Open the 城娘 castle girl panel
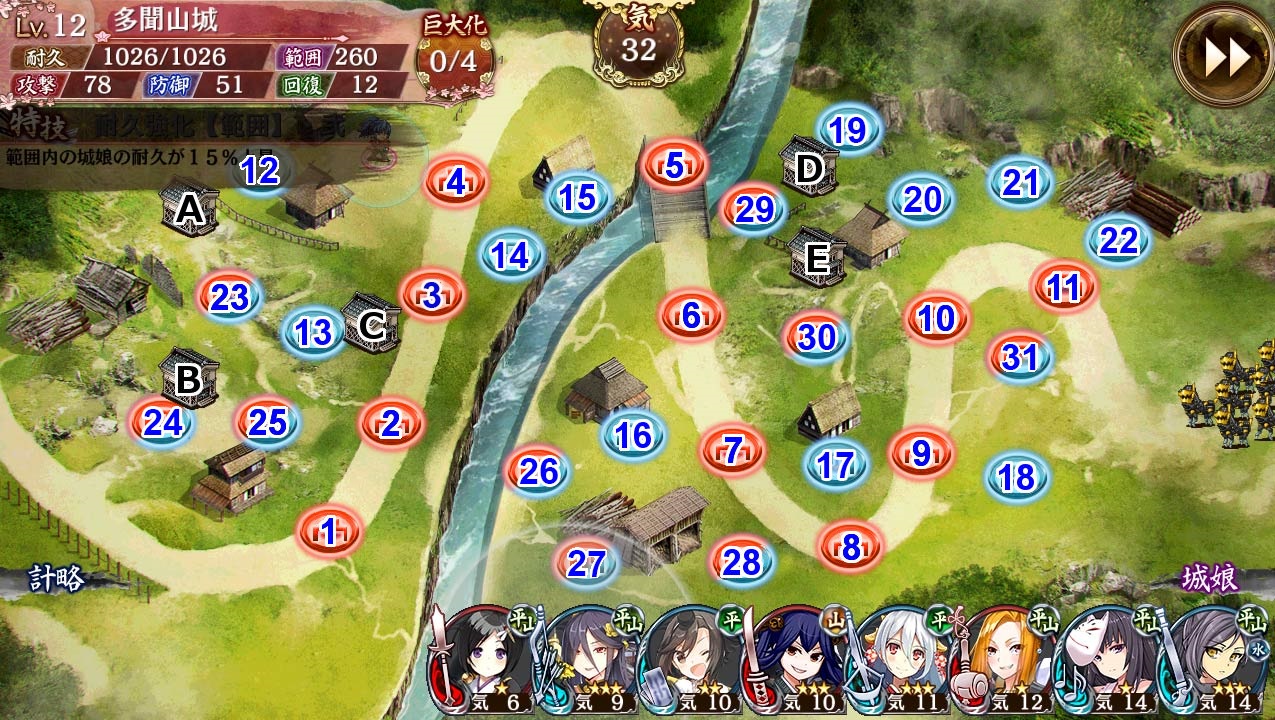This screenshot has height=720, width=1275. tap(1210, 578)
